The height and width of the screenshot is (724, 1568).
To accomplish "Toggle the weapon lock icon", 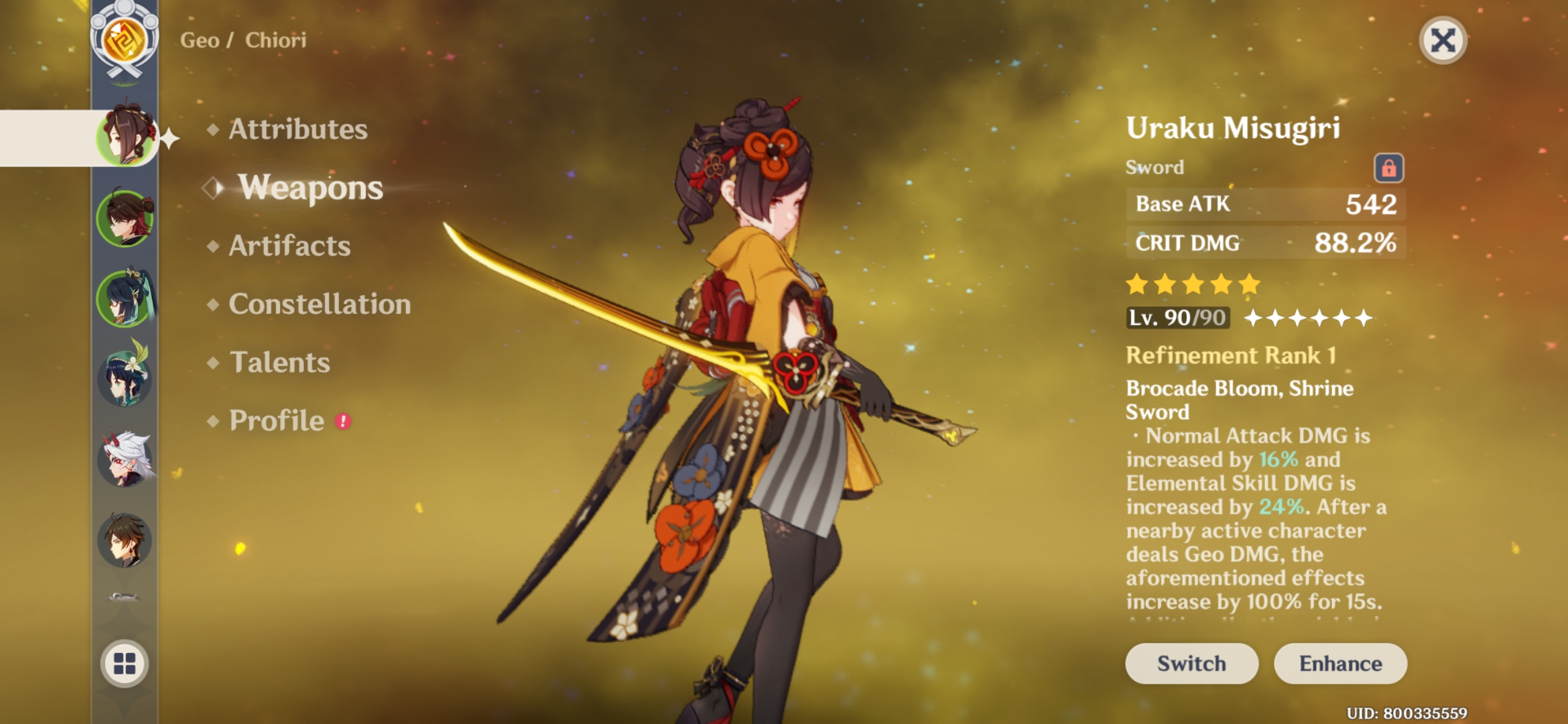I will pyautogui.click(x=1388, y=168).
